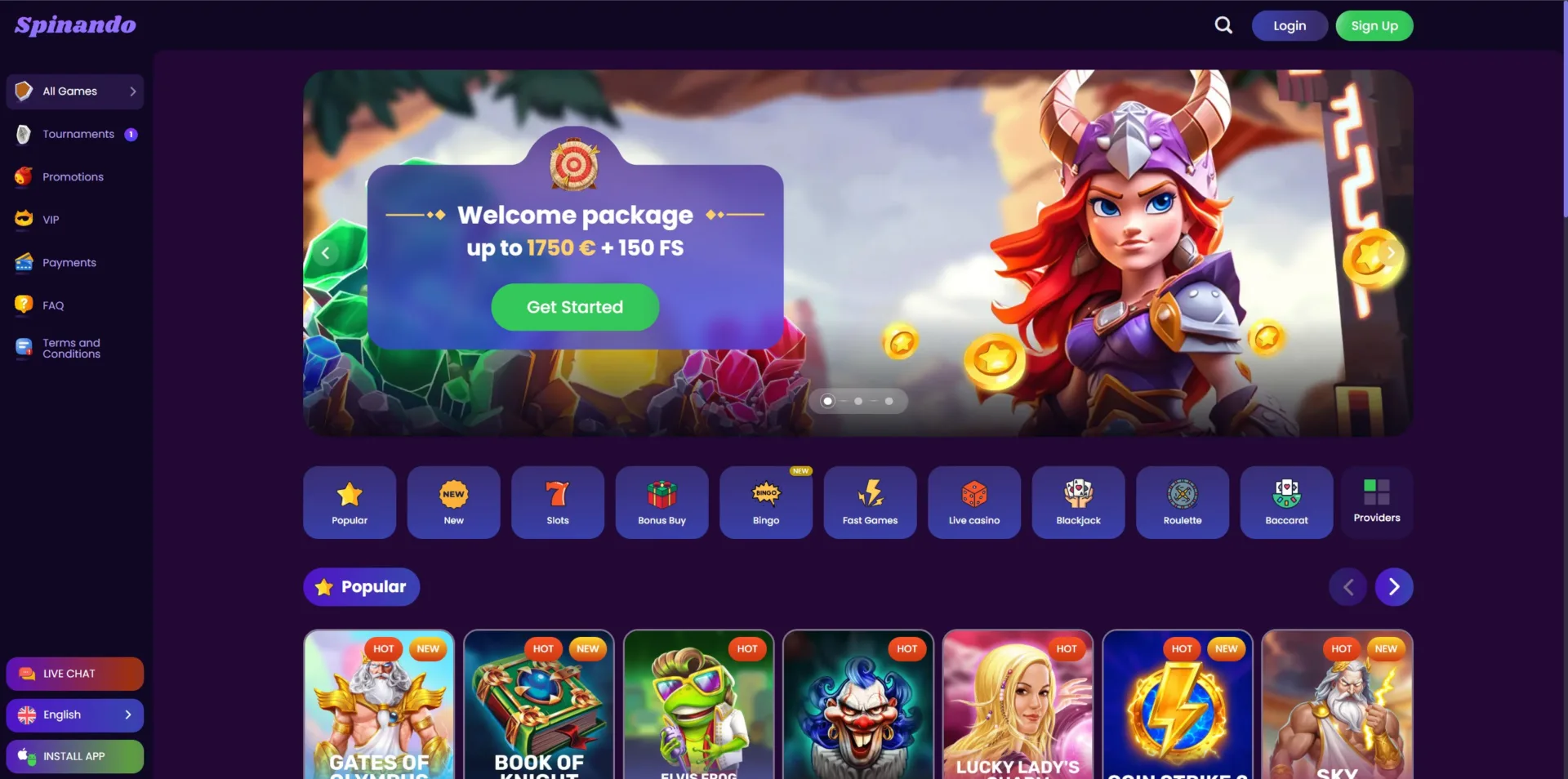This screenshot has height=779, width=1568.
Task: Click the Install App button
Action: tap(75, 756)
